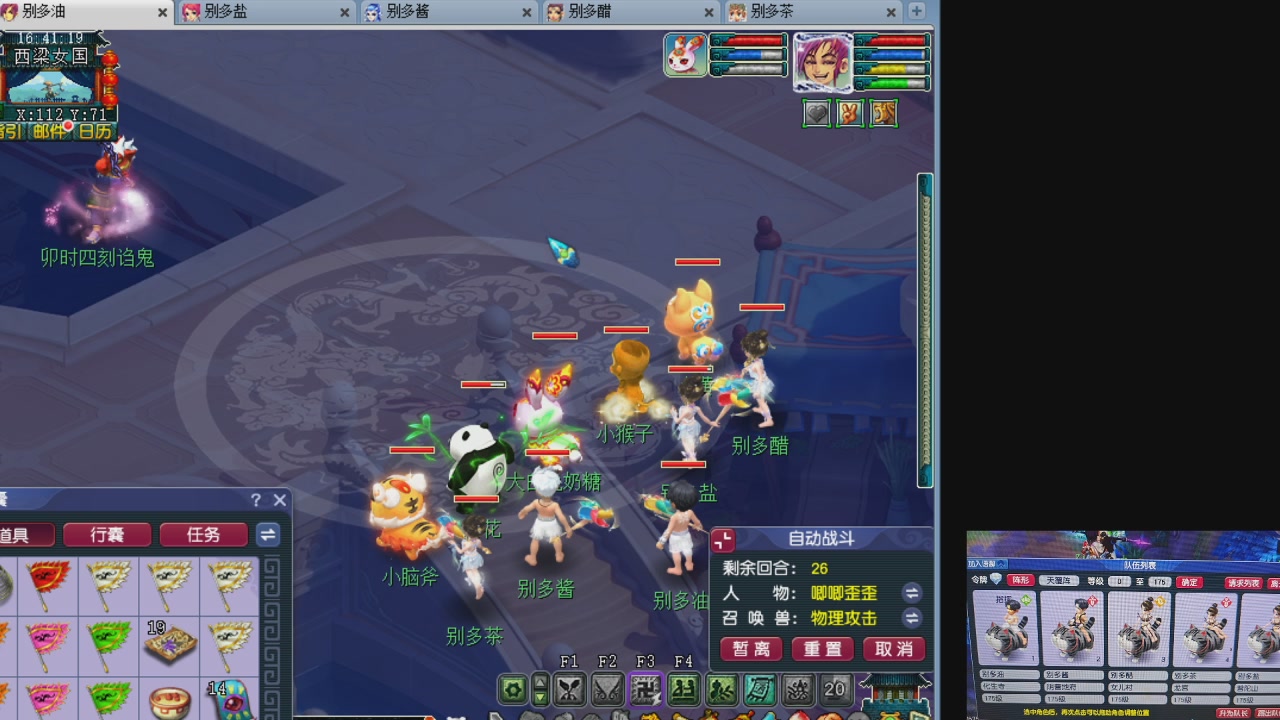Open the gear settings icon on the skill bar

514,690
